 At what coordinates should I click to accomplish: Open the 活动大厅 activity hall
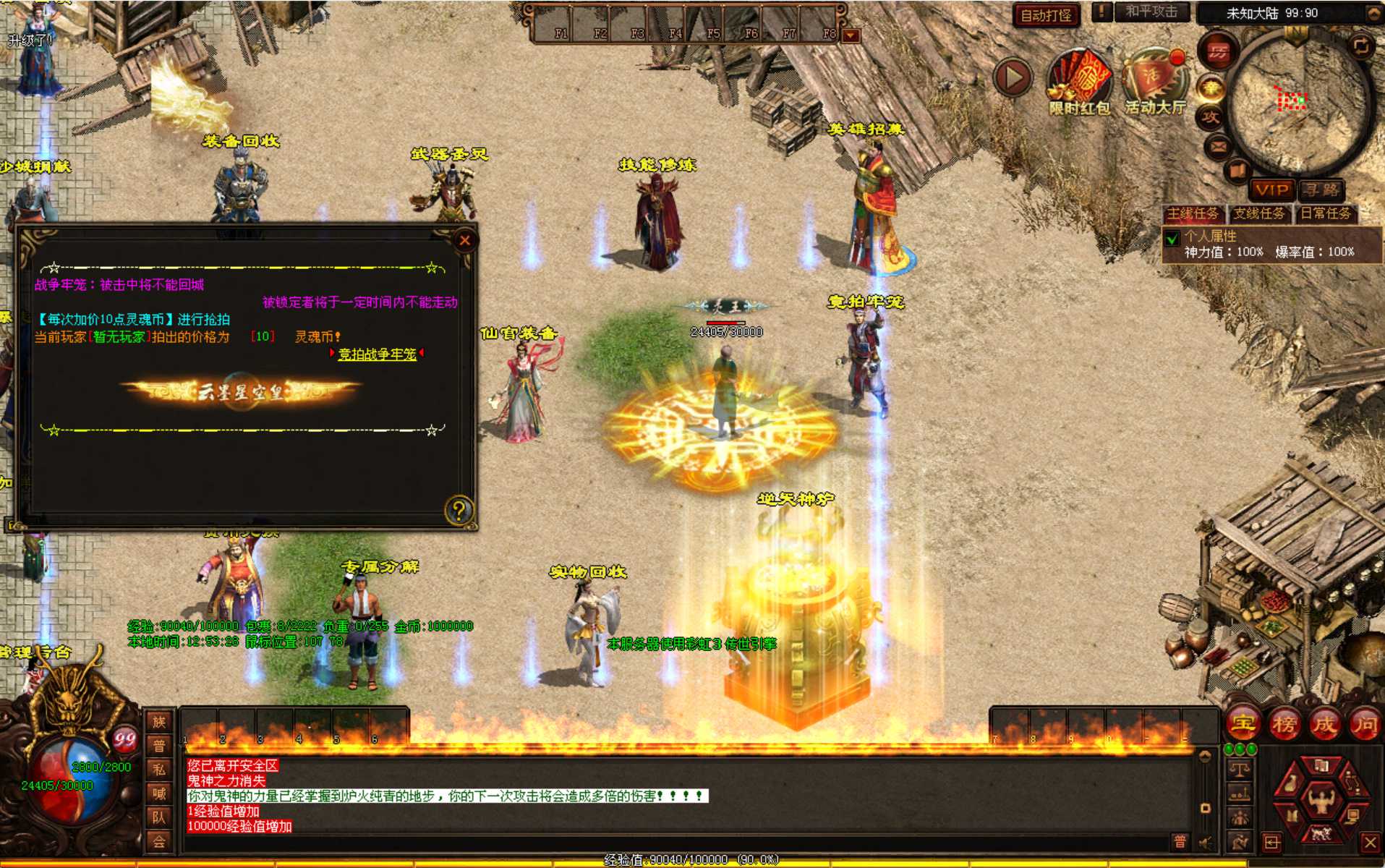coord(1155,80)
